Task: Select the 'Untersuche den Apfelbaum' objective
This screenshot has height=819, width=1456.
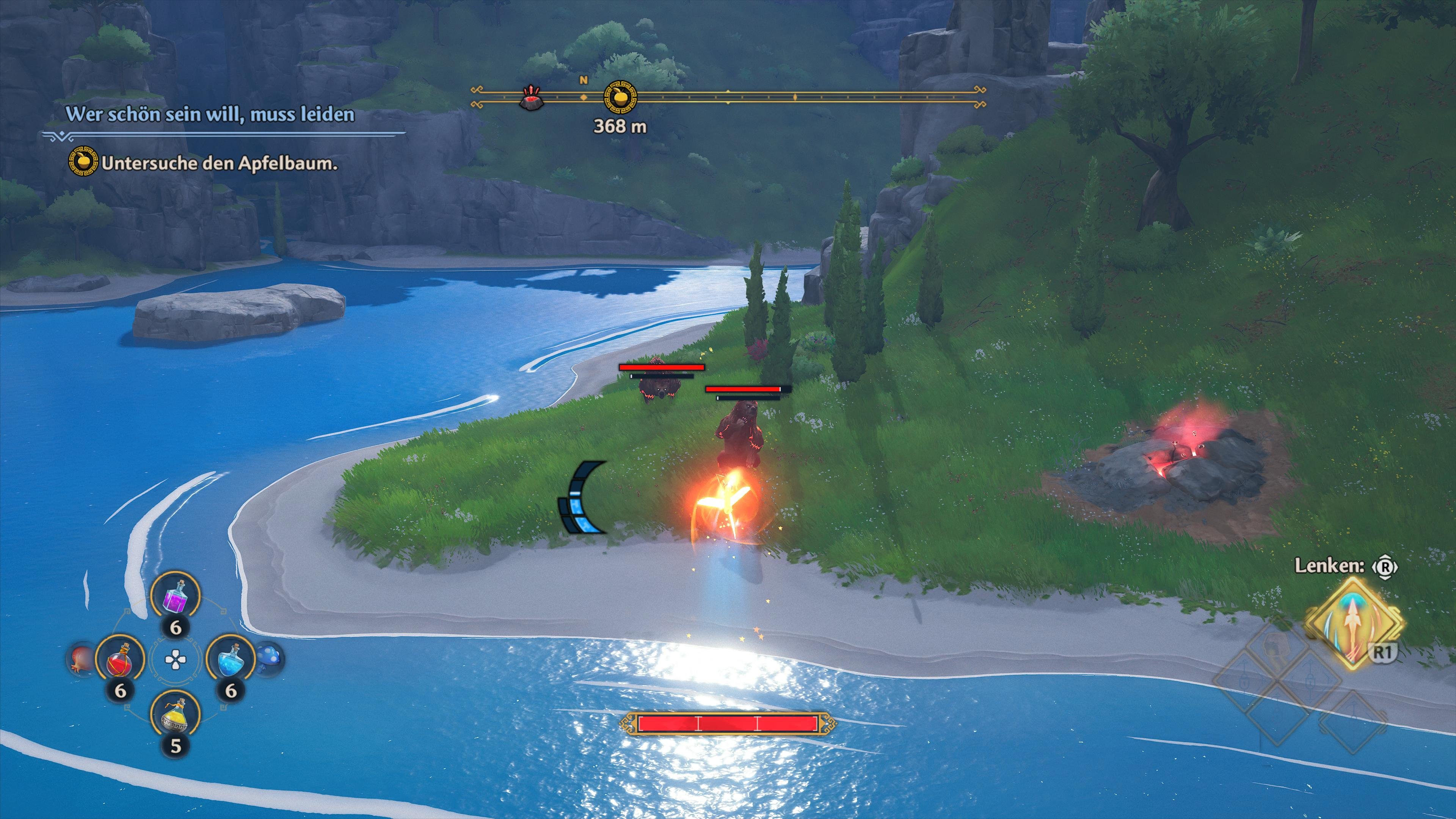Action: (219, 164)
